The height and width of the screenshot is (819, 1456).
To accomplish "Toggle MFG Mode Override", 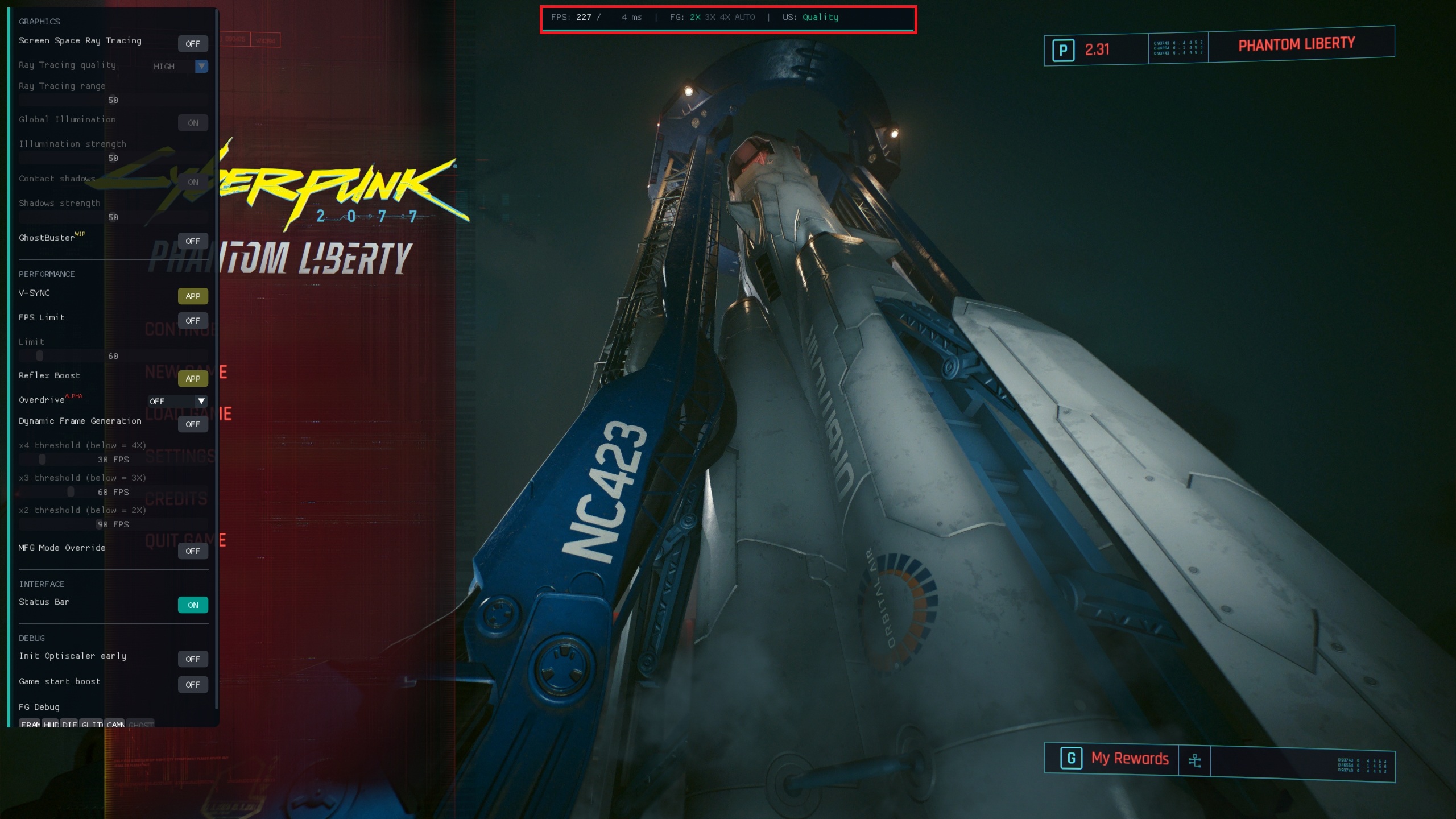I will [x=193, y=551].
